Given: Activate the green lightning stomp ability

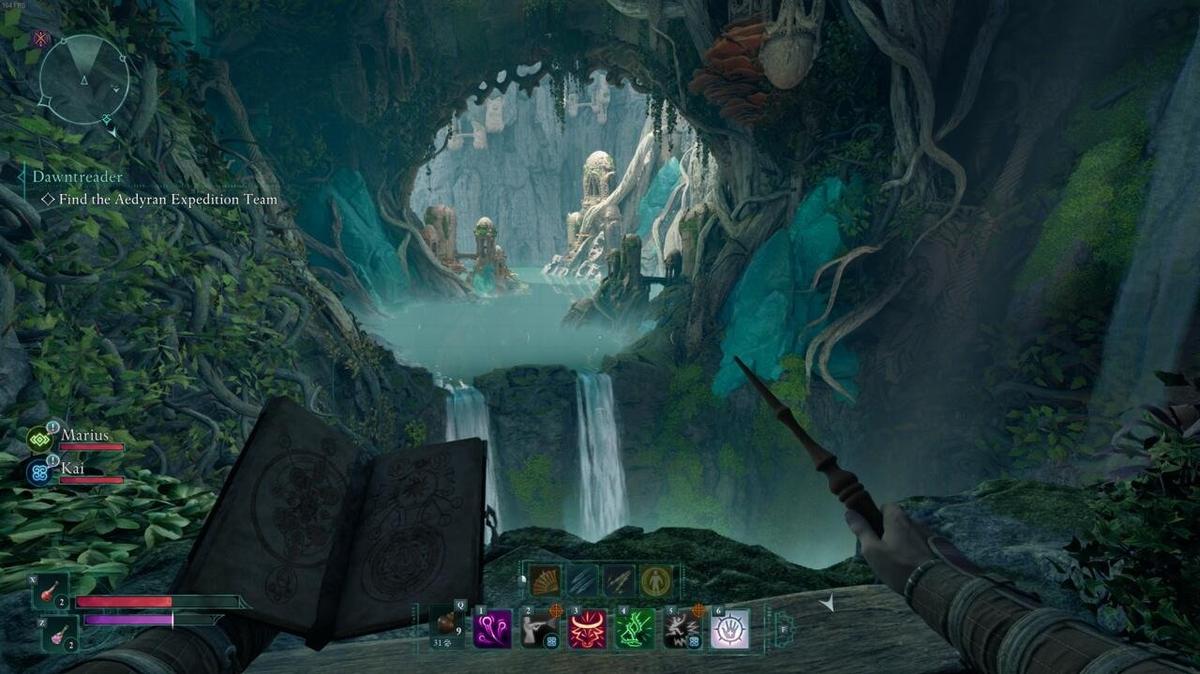Looking at the screenshot, I should (635, 630).
